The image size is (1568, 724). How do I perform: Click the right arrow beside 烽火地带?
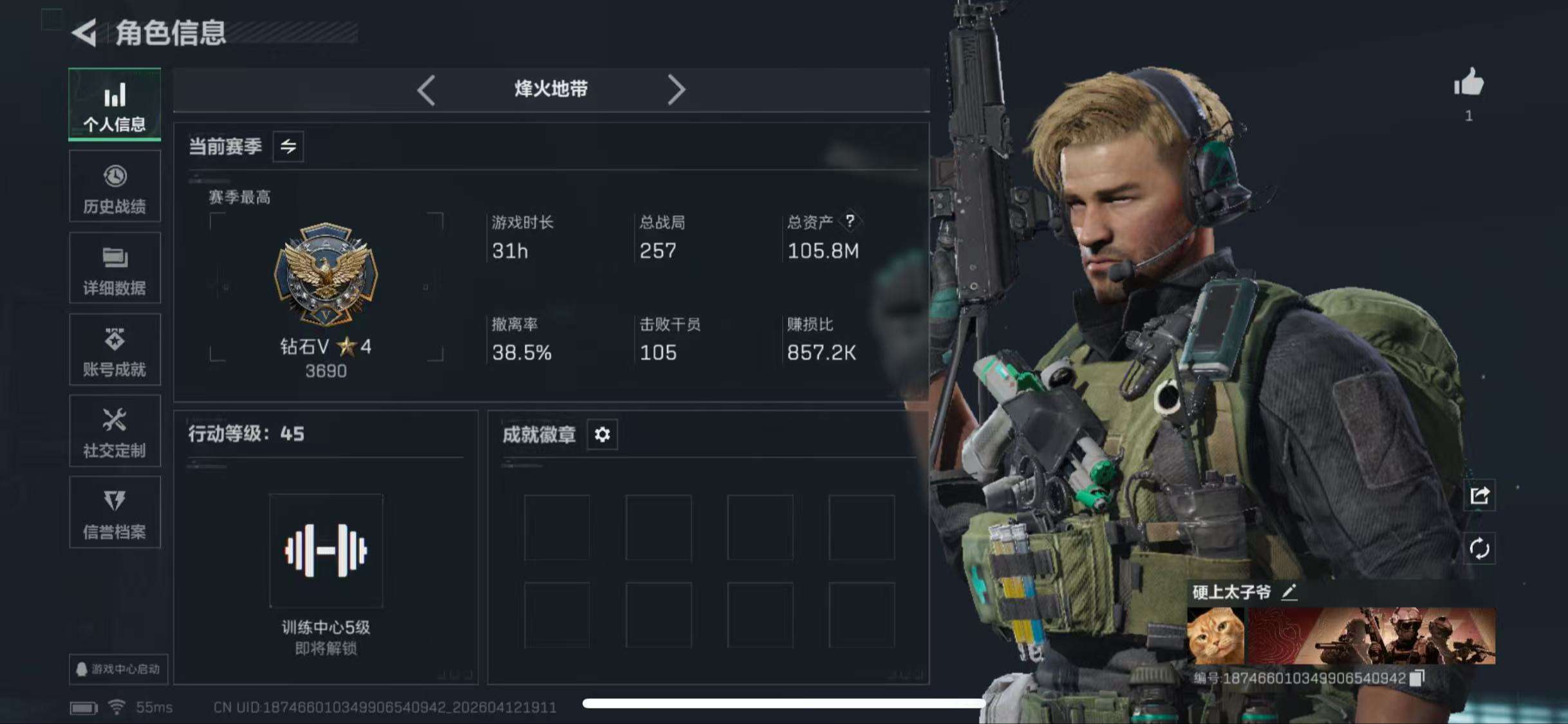[x=676, y=89]
